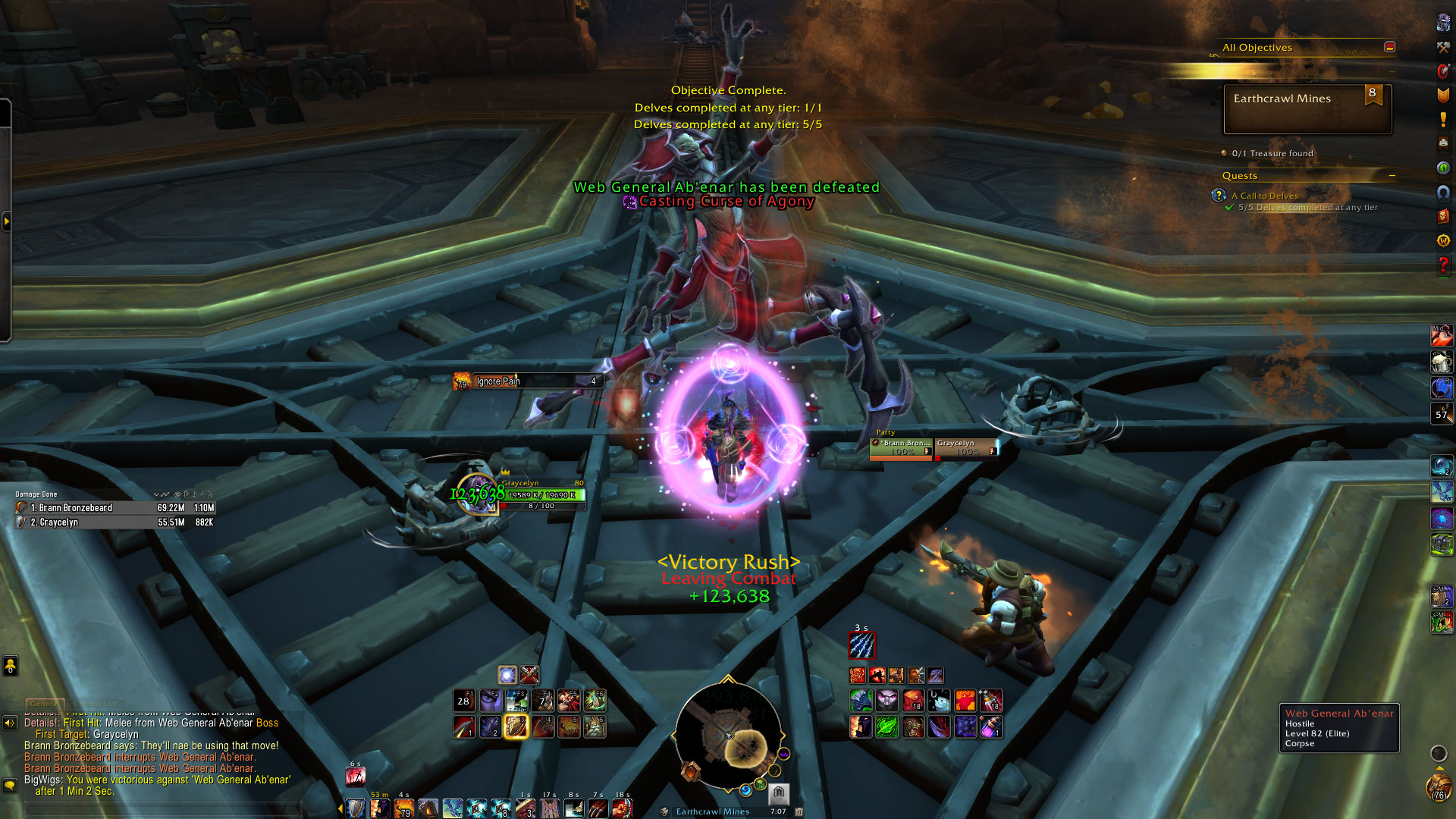Use the purple potion action slot

coord(990,726)
